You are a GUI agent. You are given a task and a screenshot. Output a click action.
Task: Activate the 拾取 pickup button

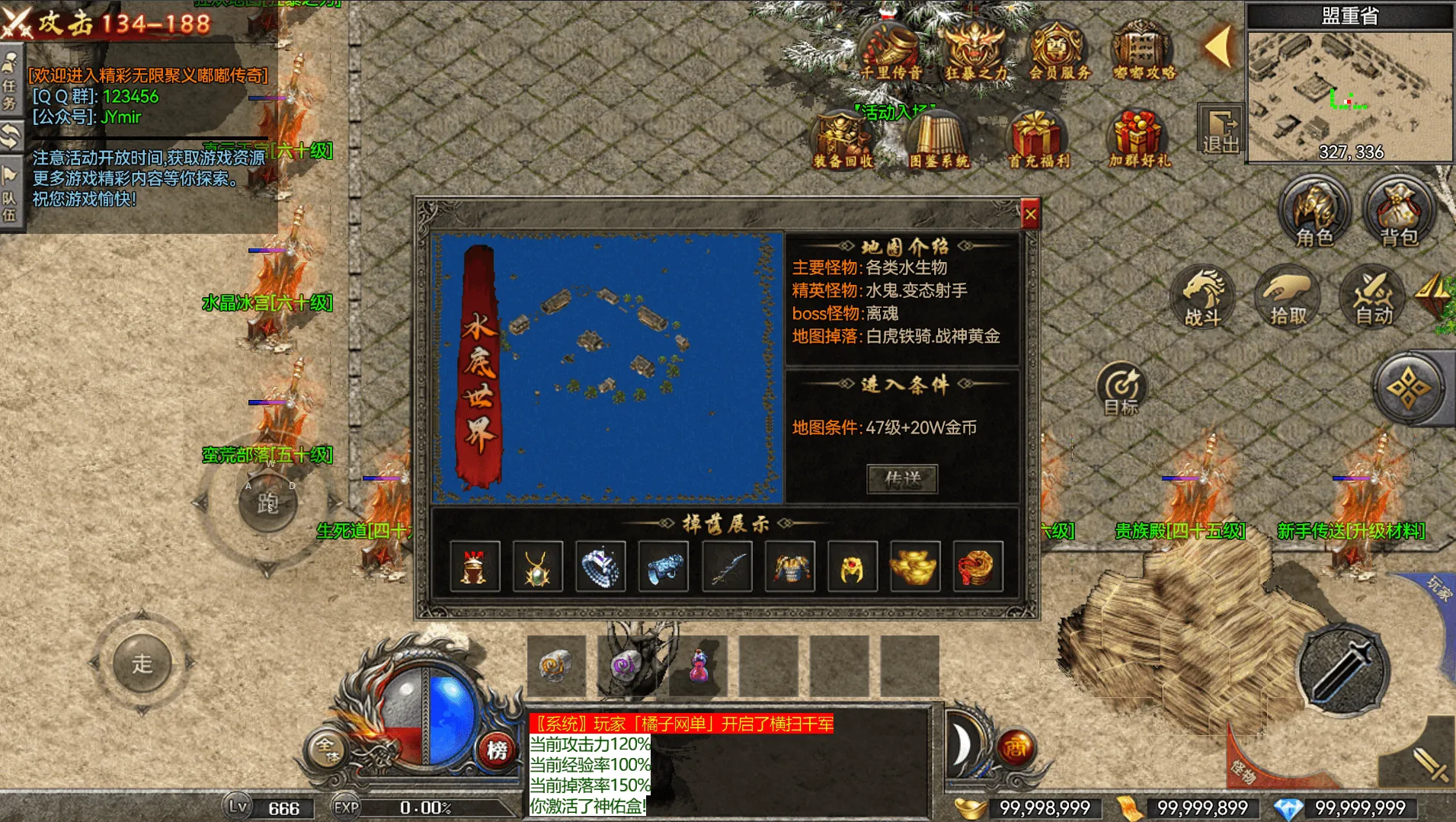1288,296
